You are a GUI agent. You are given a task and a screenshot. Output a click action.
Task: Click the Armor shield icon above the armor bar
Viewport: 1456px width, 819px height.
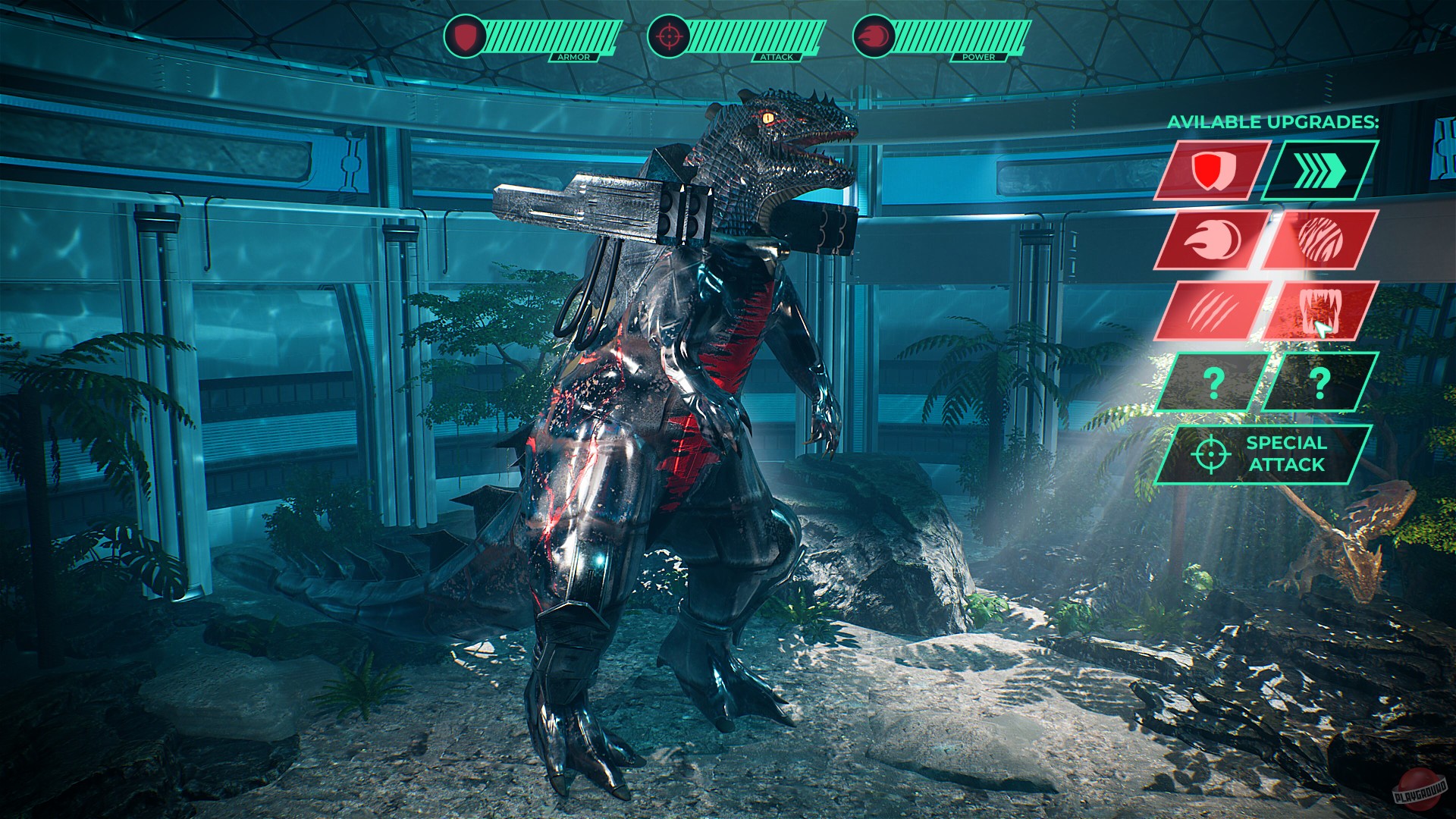[466, 37]
